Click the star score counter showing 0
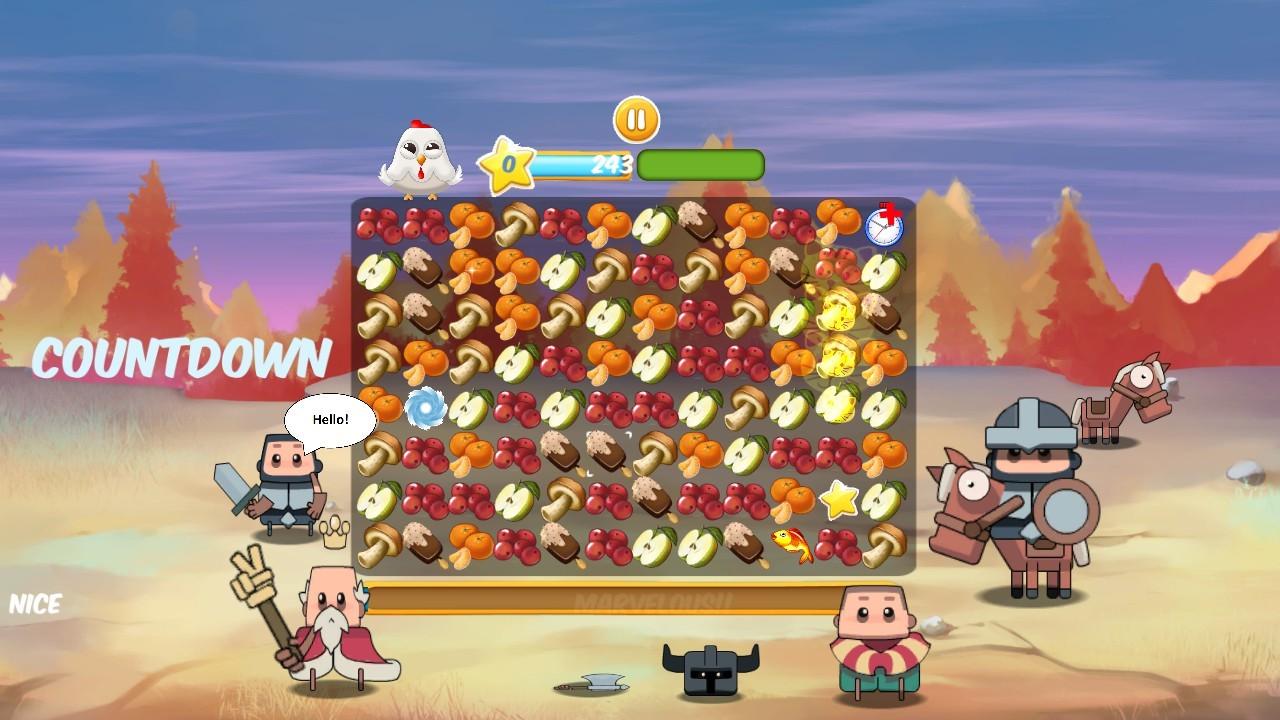 pos(507,165)
